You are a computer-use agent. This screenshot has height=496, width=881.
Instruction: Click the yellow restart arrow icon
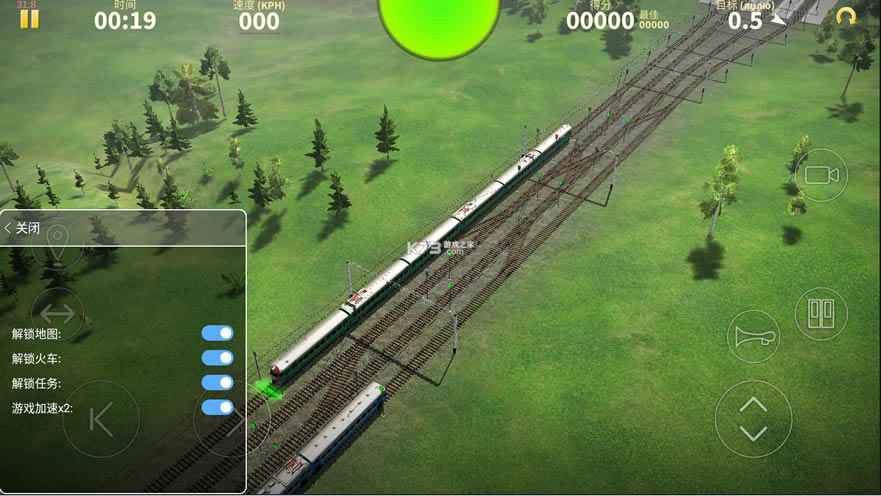tap(846, 17)
